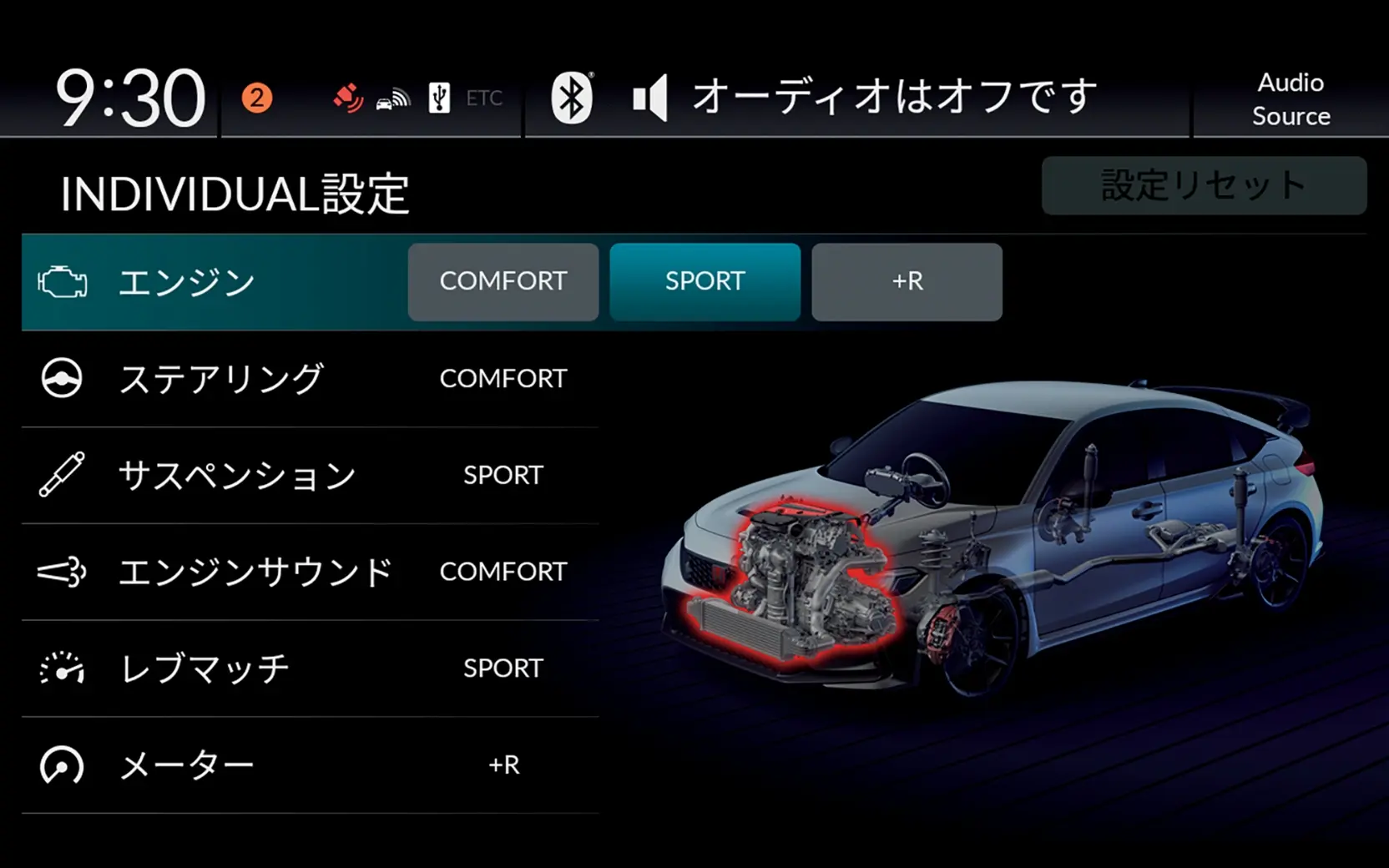The width and height of the screenshot is (1389, 868).
Task: Click the suspension damper icon beside サスペンション
Action: (62, 475)
